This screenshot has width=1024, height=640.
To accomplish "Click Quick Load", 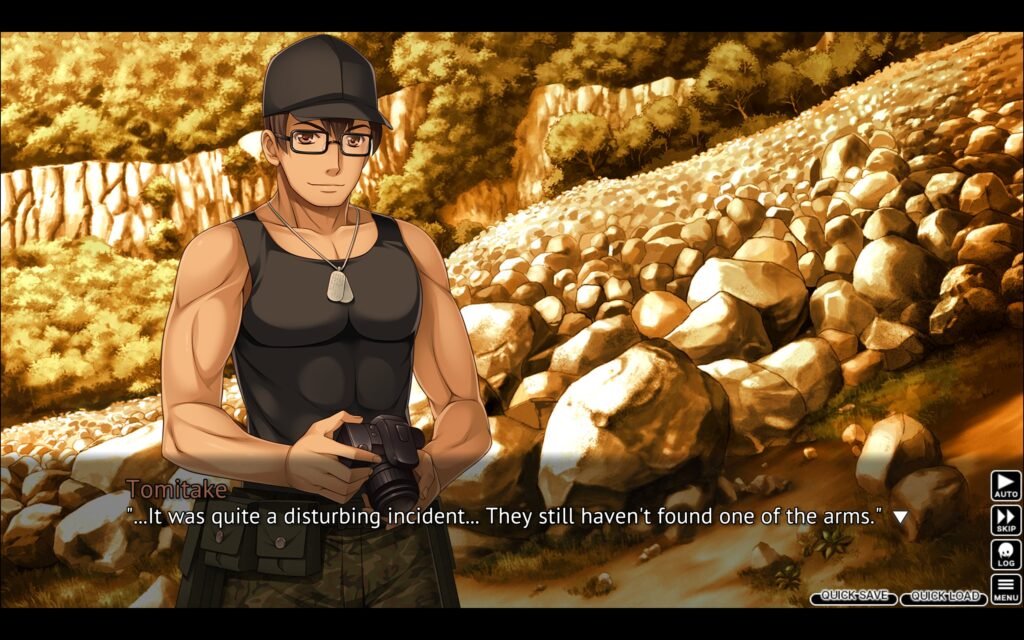I will [943, 597].
